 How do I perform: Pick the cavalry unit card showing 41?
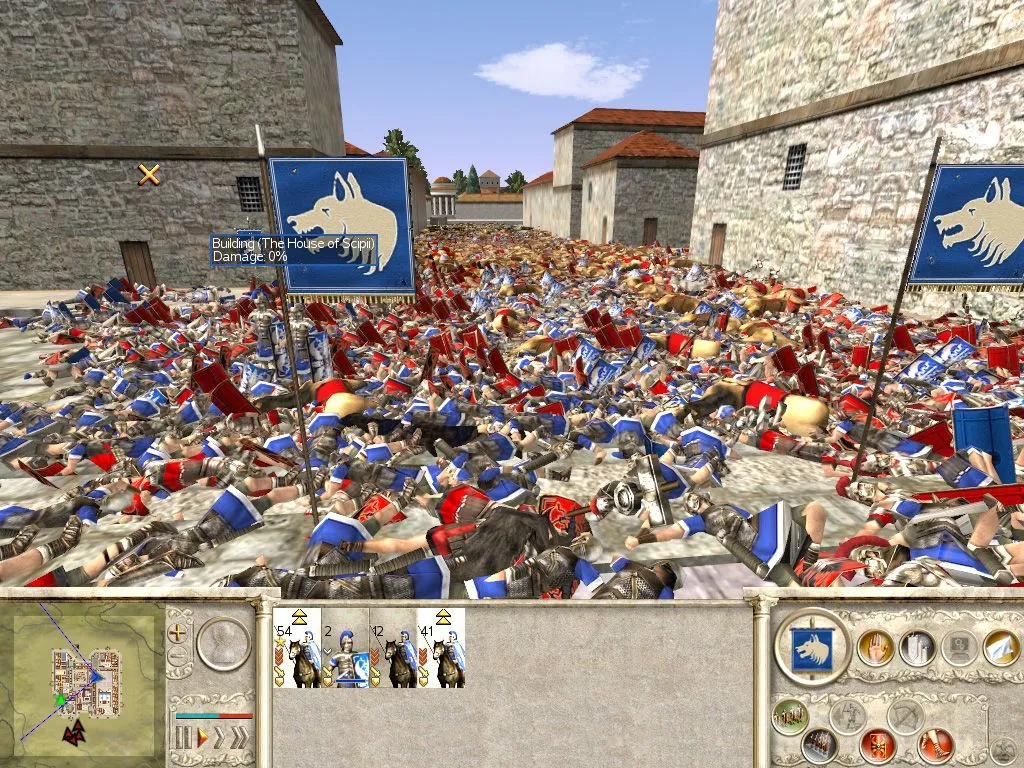pyautogui.click(x=441, y=647)
